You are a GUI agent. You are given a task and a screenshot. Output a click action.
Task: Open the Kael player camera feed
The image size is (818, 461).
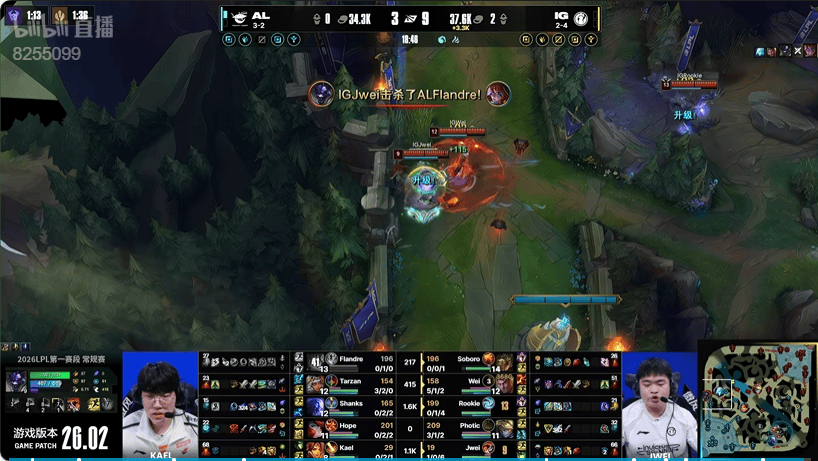(160, 403)
